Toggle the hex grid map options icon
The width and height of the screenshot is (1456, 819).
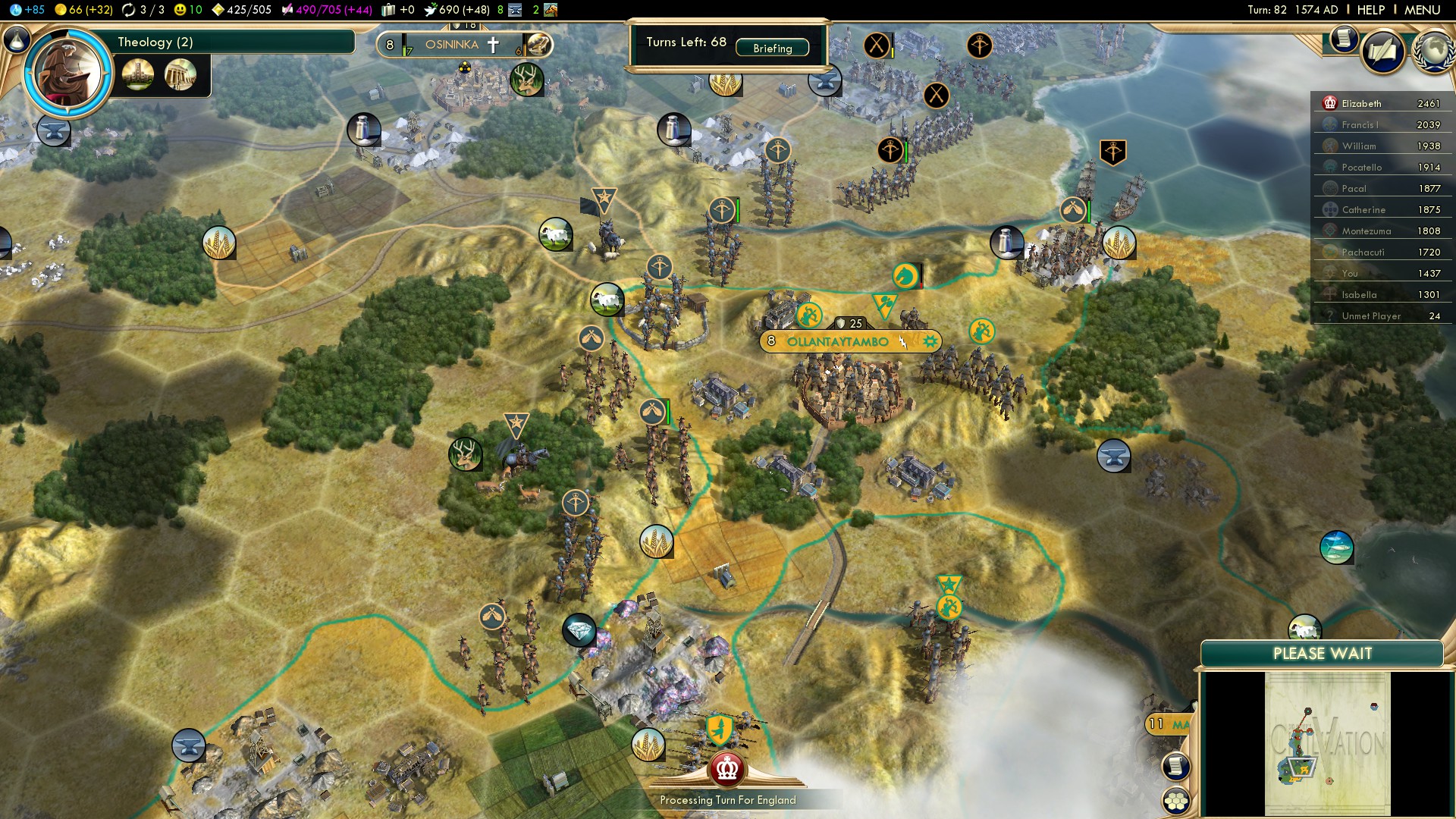pos(1176,800)
